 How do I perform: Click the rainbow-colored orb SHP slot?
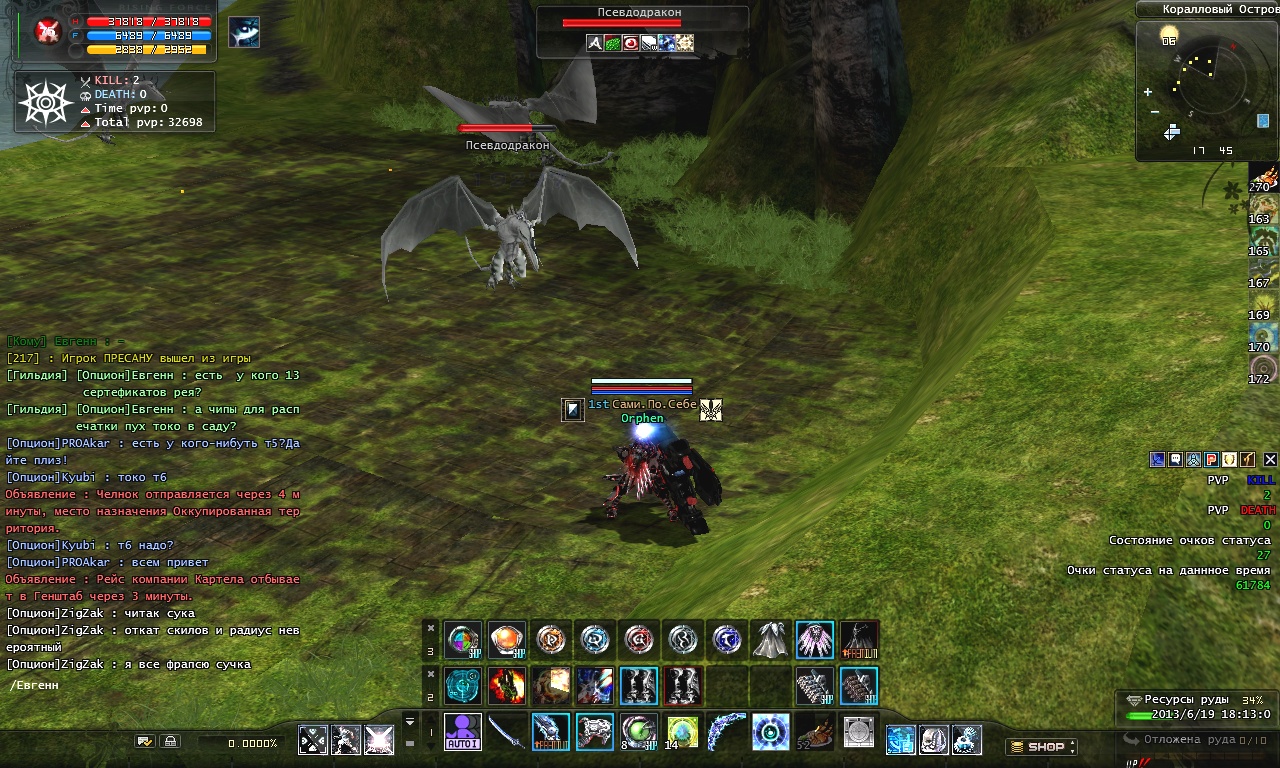(463, 640)
